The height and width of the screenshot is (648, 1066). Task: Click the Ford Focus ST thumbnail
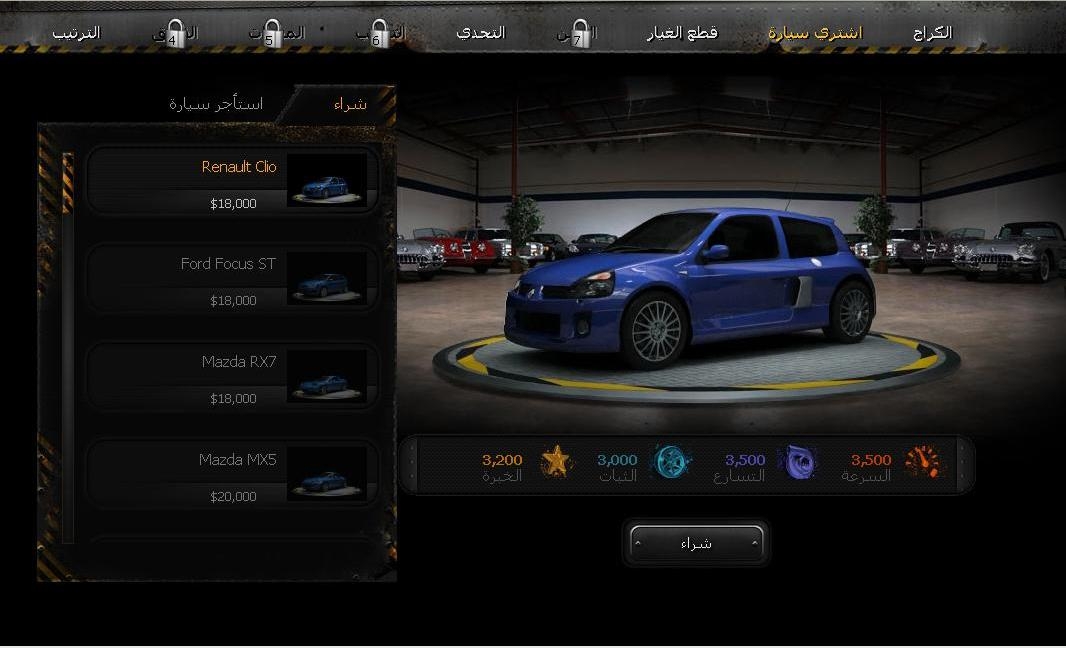[327, 279]
